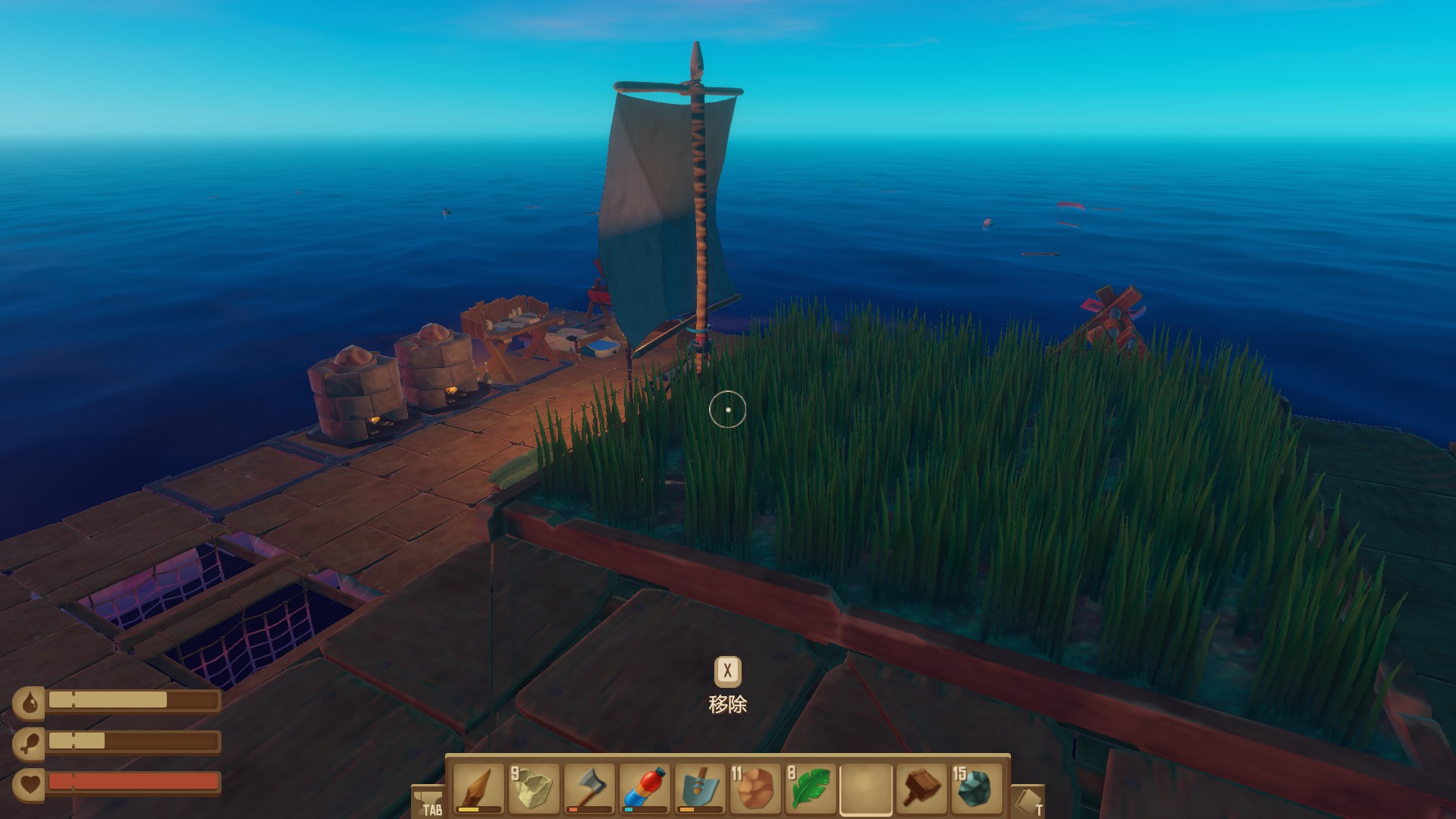1456x819 pixels.
Task: Equip the stone axe from the hotbar
Action: tap(588, 789)
